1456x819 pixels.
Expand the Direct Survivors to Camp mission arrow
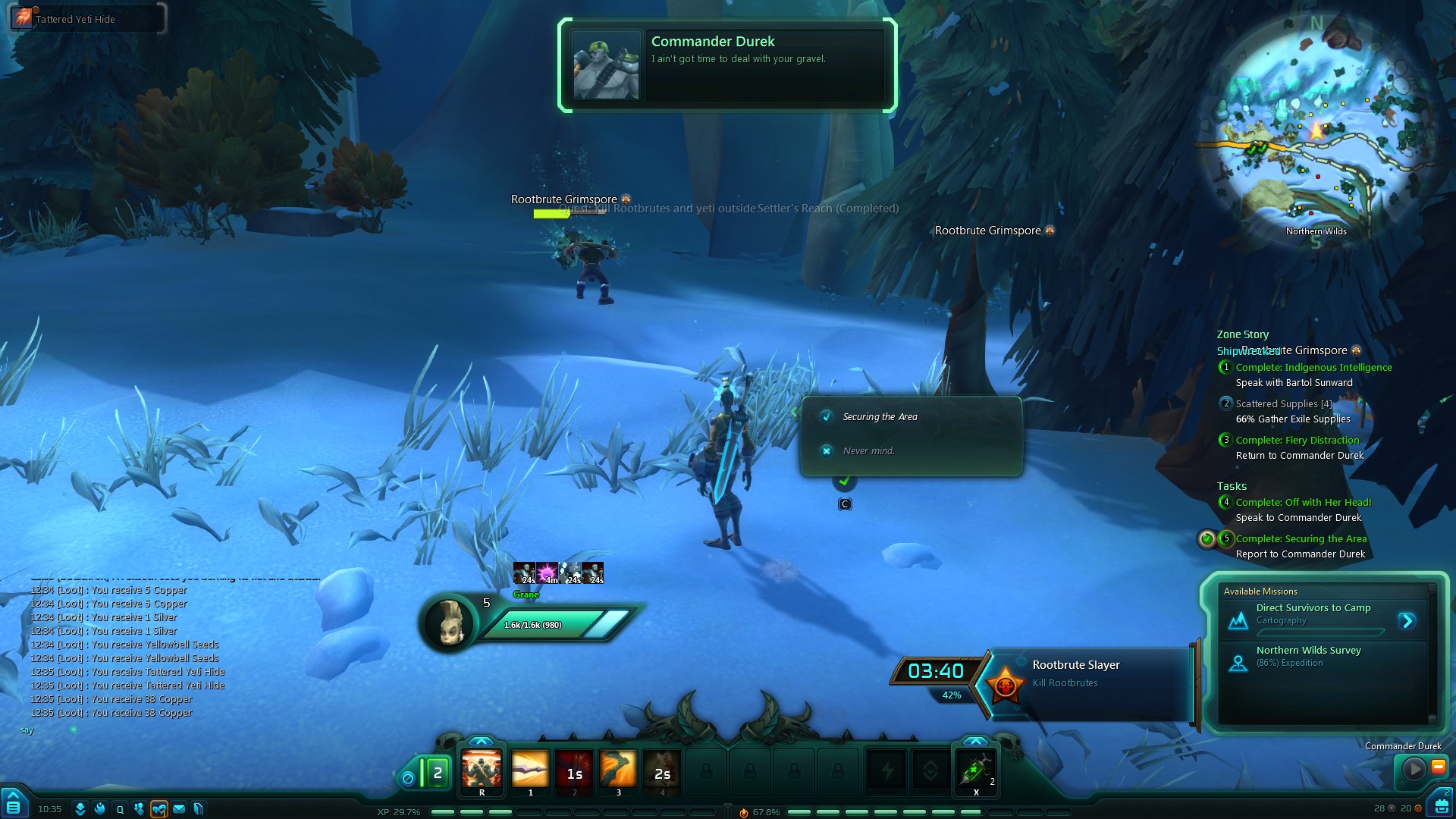tap(1407, 621)
